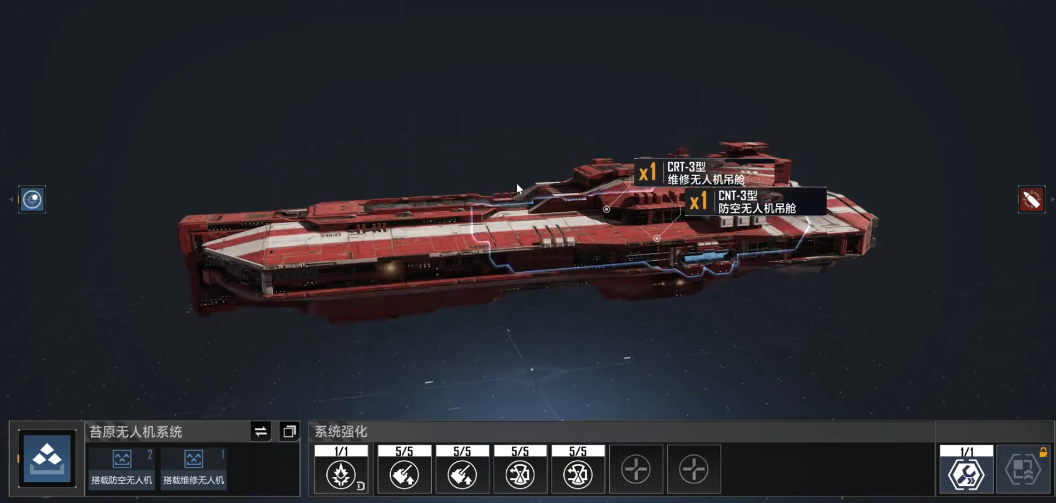This screenshot has width=1056, height=503.
Task: Switch to previous system via left round icon
Action: click(x=33, y=199)
